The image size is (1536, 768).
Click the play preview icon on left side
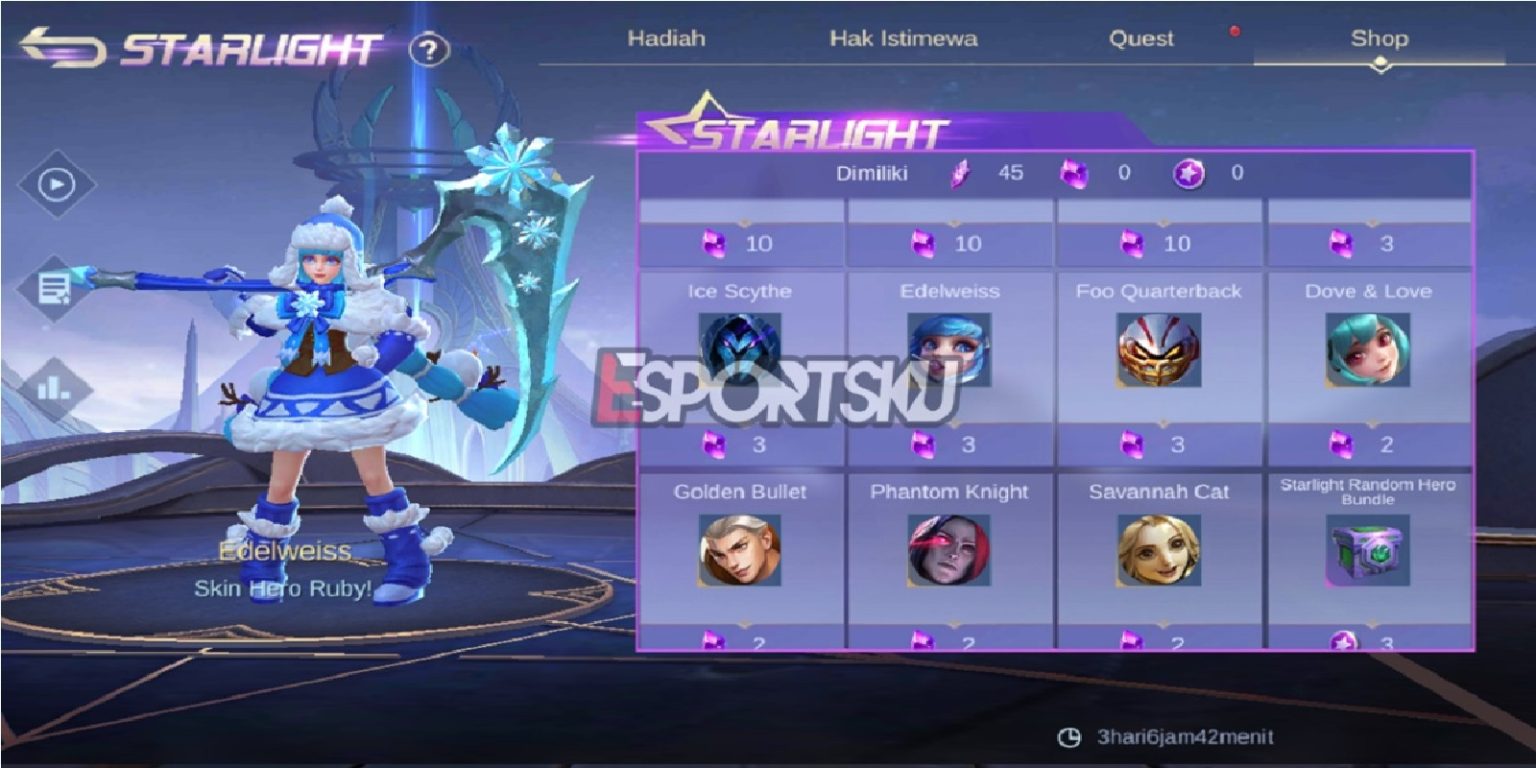click(57, 183)
